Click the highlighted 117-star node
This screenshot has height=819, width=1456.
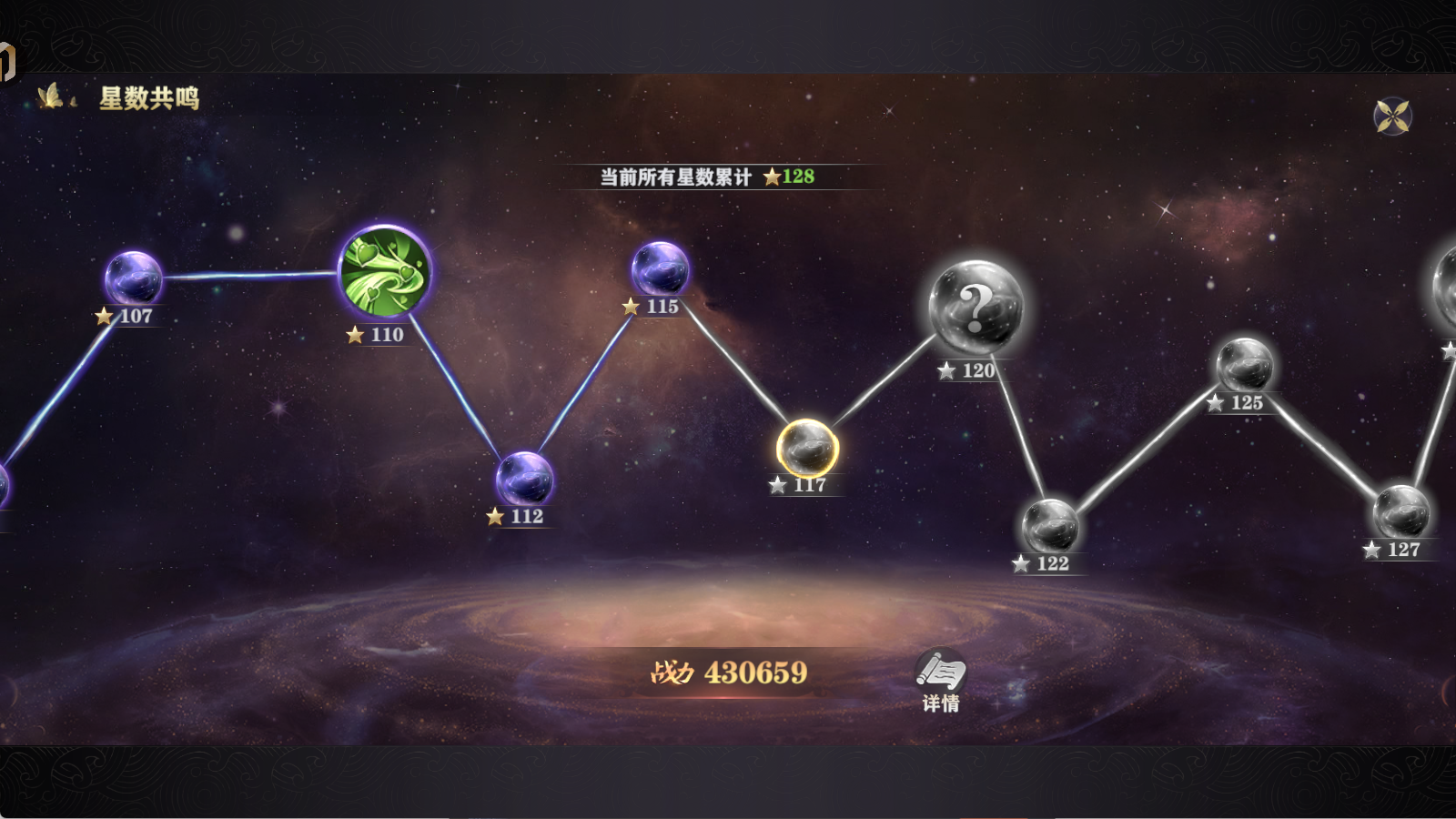[x=807, y=448]
